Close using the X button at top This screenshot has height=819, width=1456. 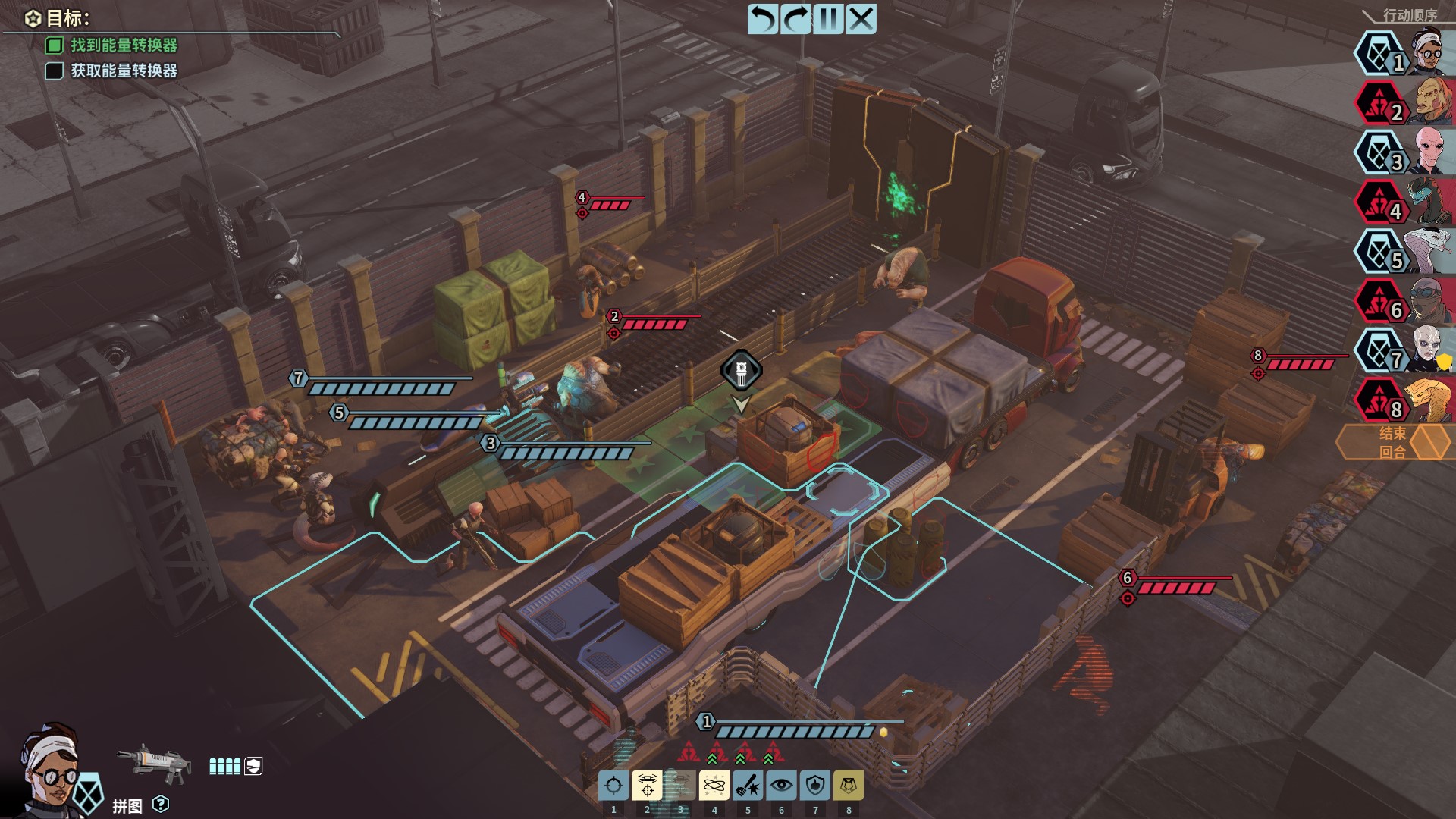point(861,19)
